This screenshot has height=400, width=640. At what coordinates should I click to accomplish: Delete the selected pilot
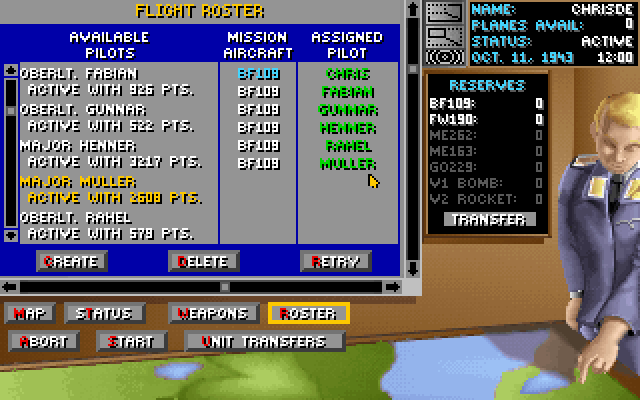(x=203, y=261)
